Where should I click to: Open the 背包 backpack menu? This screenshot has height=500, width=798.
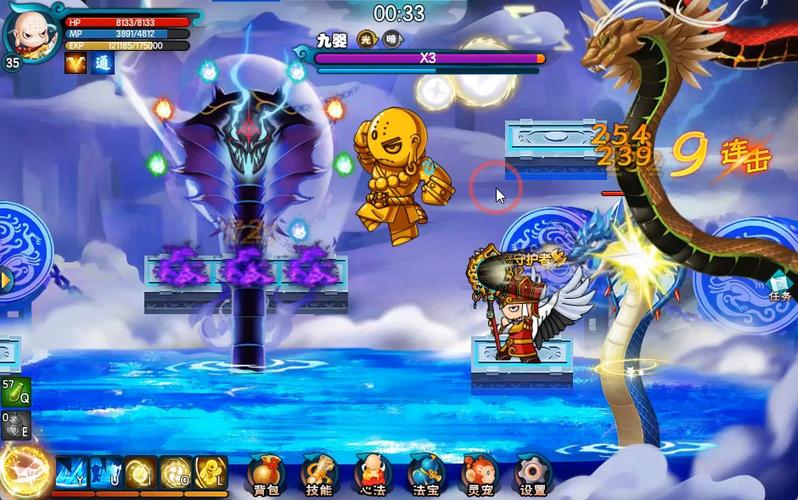(265, 473)
